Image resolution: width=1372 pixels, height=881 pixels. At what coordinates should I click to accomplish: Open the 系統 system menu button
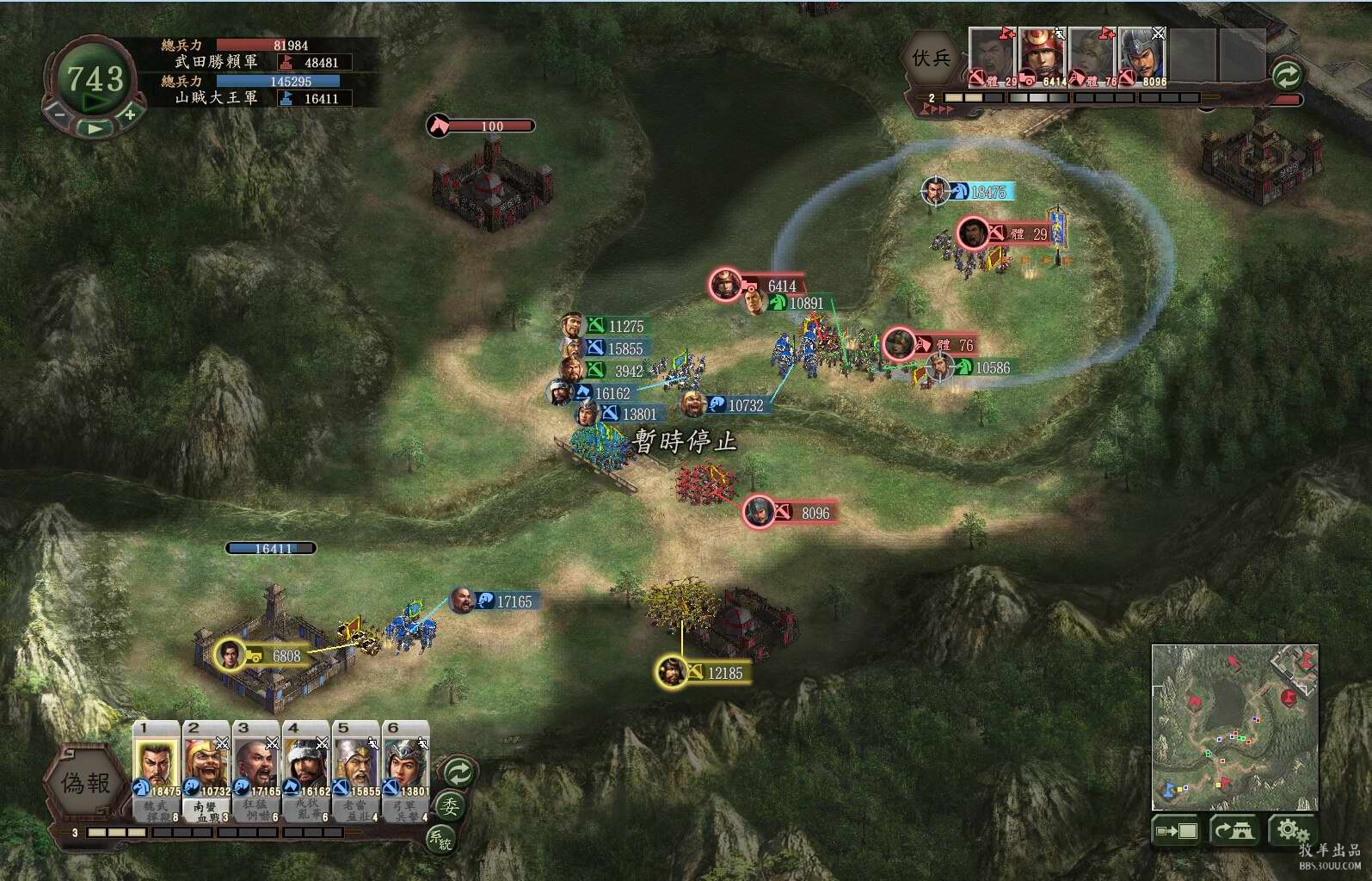pyautogui.click(x=440, y=838)
